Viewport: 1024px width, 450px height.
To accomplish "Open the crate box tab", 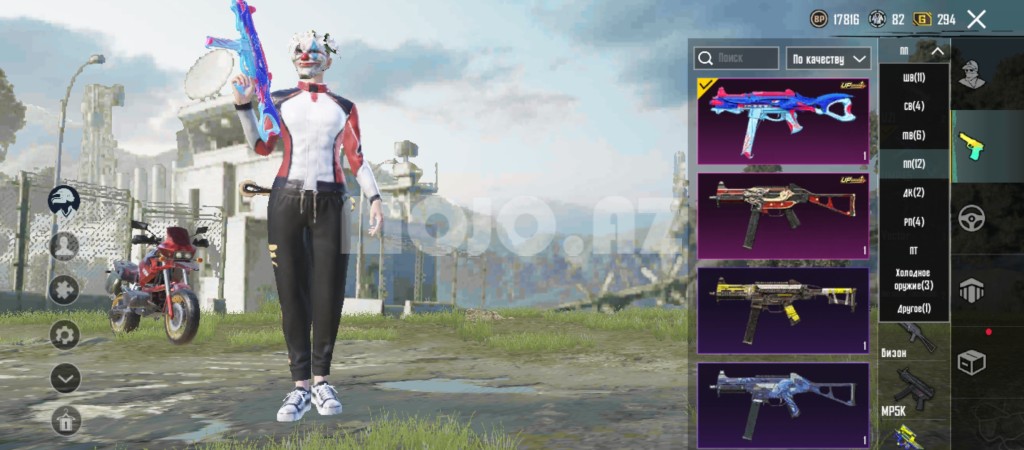I will [x=972, y=361].
